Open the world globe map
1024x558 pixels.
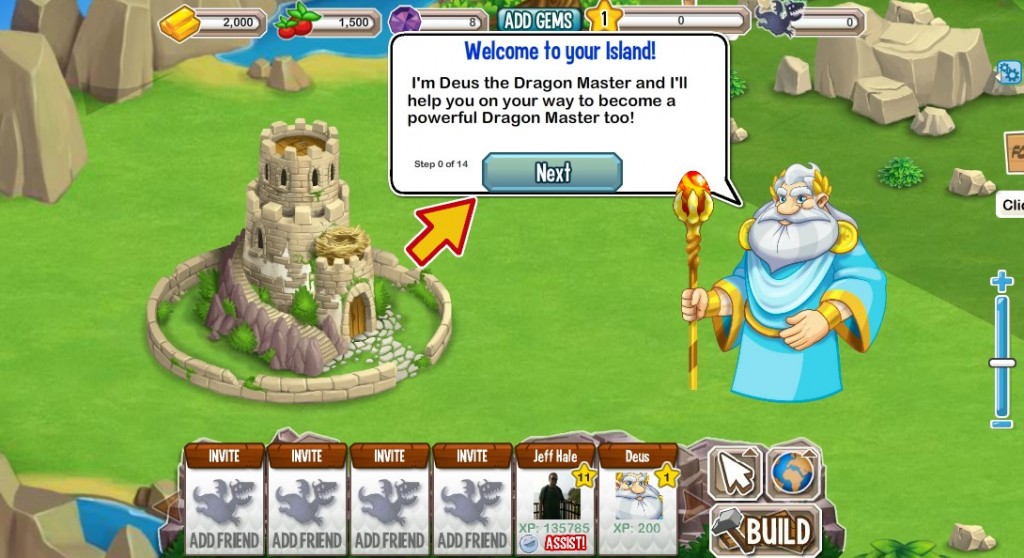click(x=793, y=473)
